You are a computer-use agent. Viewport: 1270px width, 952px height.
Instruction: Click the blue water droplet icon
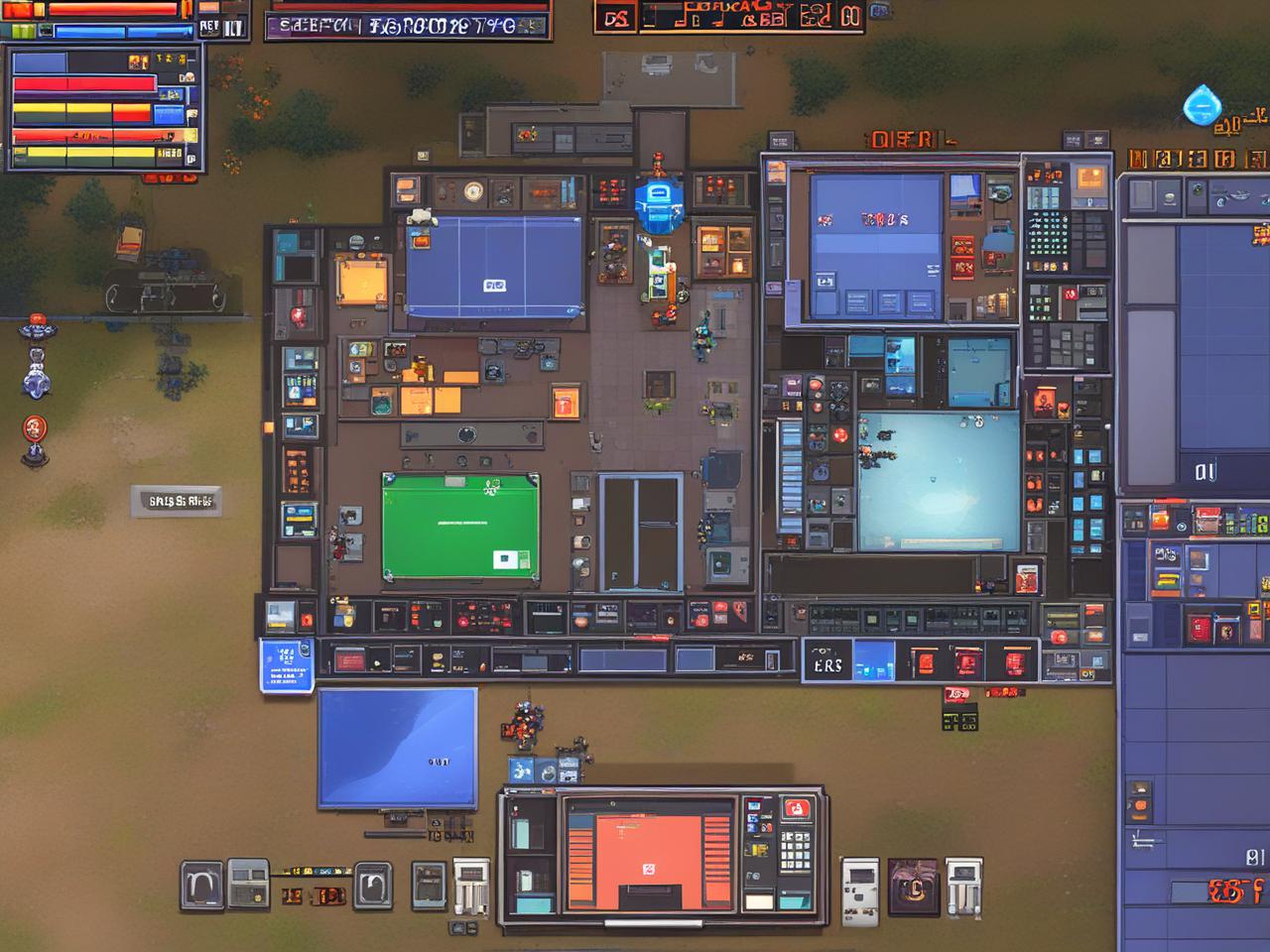[1202, 106]
